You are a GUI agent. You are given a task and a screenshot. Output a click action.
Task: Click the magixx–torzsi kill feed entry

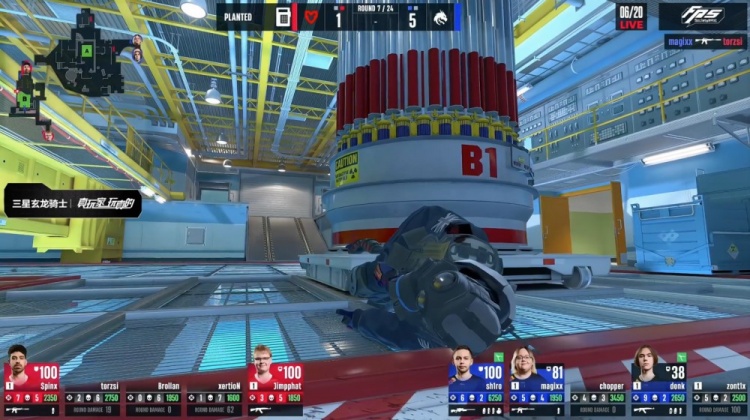point(705,42)
